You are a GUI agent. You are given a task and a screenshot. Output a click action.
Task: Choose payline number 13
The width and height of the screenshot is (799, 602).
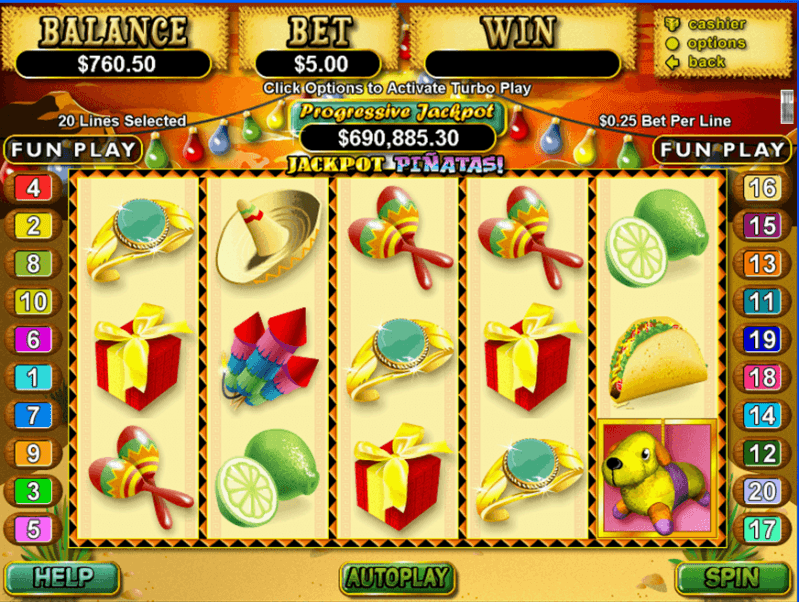[x=763, y=263]
